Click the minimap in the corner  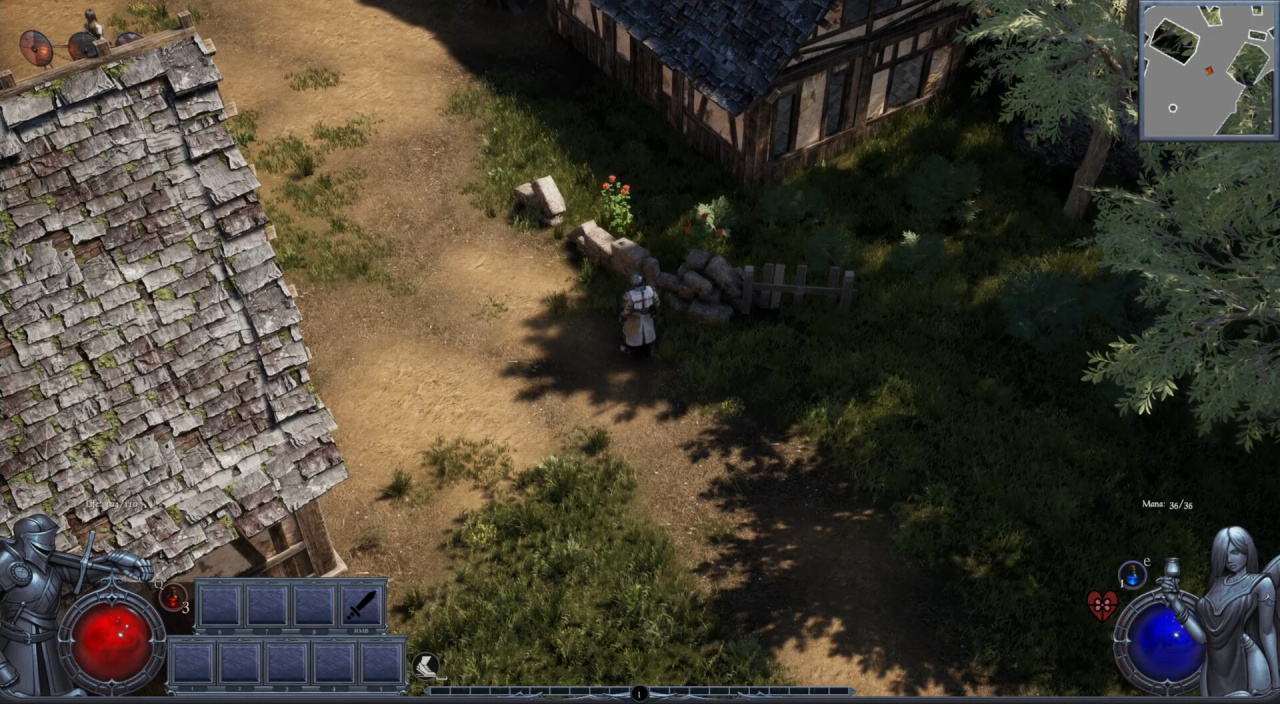(x=1209, y=70)
